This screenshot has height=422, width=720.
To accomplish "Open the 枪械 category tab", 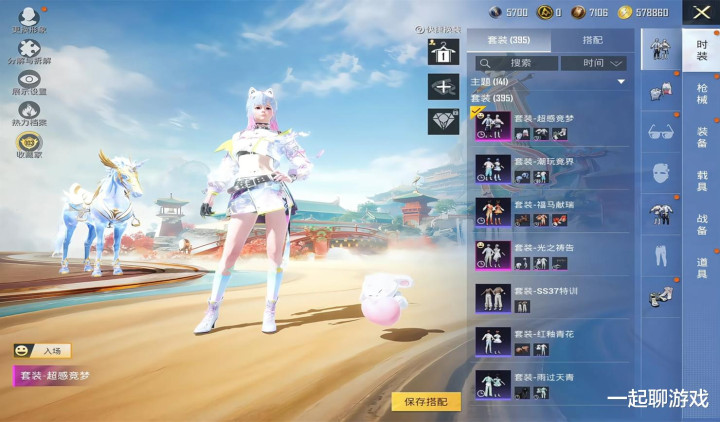I will coord(702,95).
